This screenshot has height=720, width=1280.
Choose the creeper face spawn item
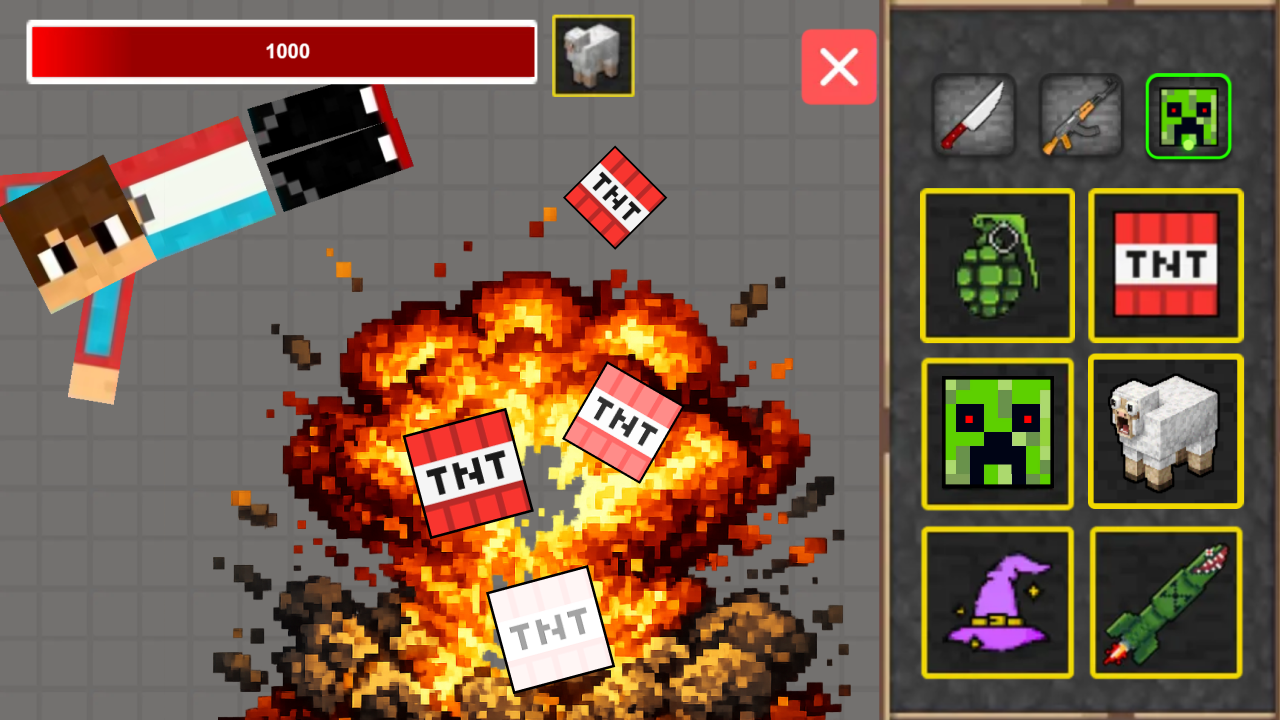(997, 433)
